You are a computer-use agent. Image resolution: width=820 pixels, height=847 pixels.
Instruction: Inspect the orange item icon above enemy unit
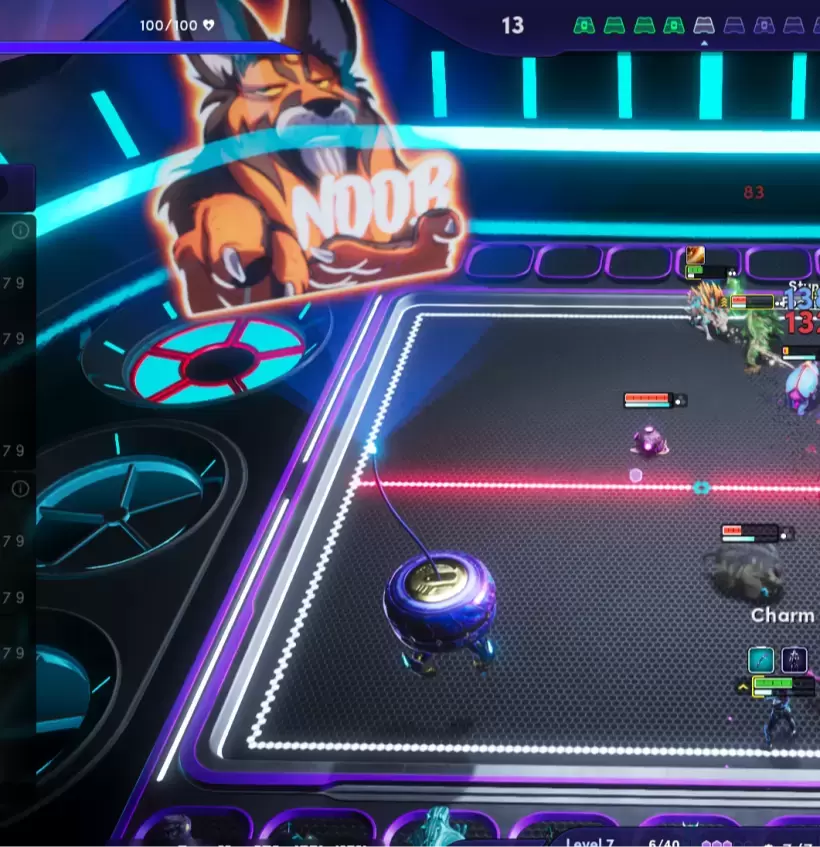[x=695, y=256]
